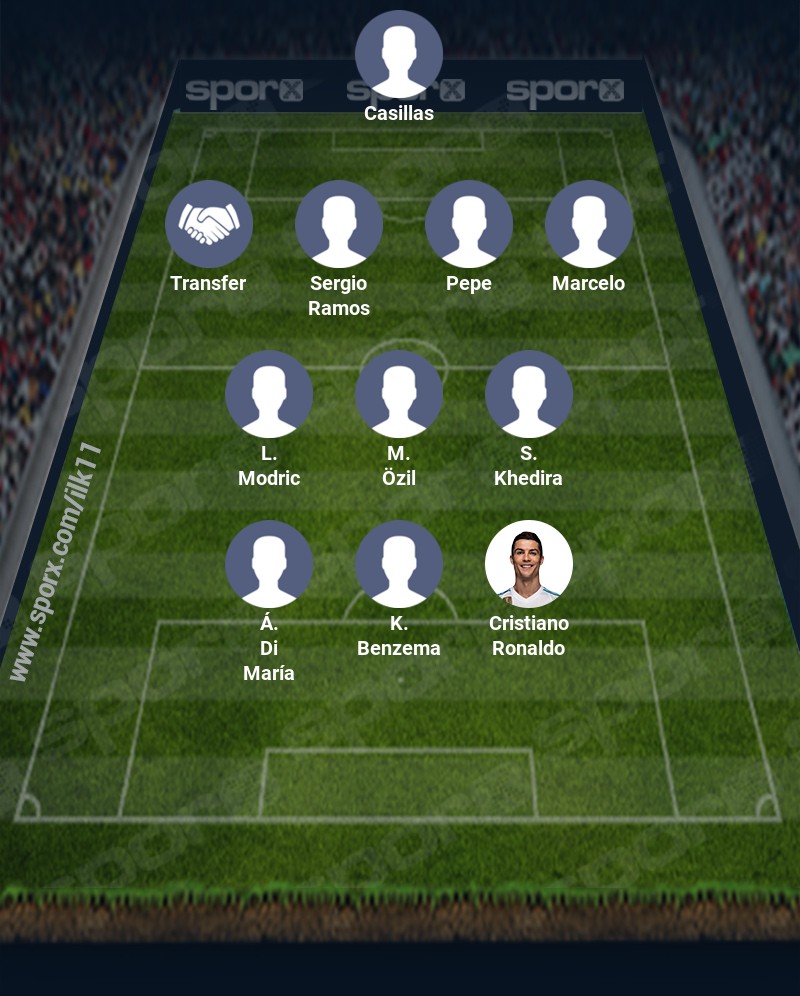
Task: Select Cristiano Ronaldo's photo
Action: pos(529,564)
